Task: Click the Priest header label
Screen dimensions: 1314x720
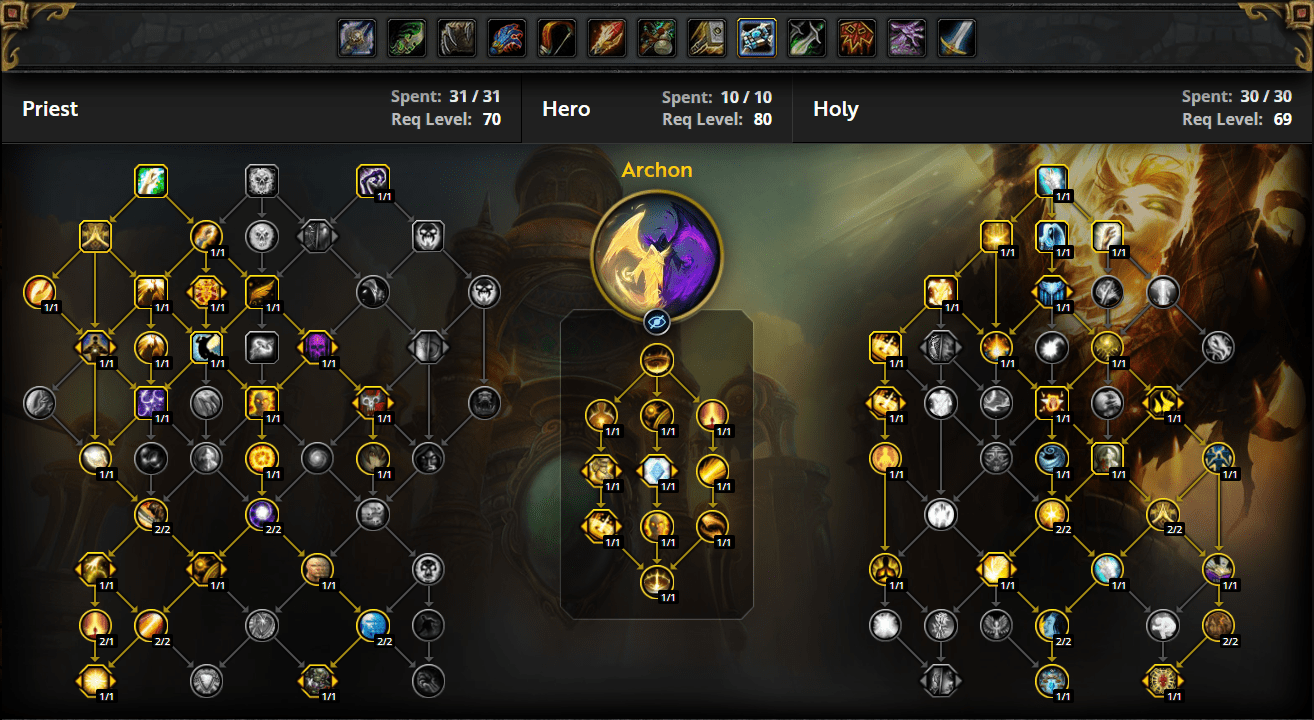Action: tap(50, 108)
